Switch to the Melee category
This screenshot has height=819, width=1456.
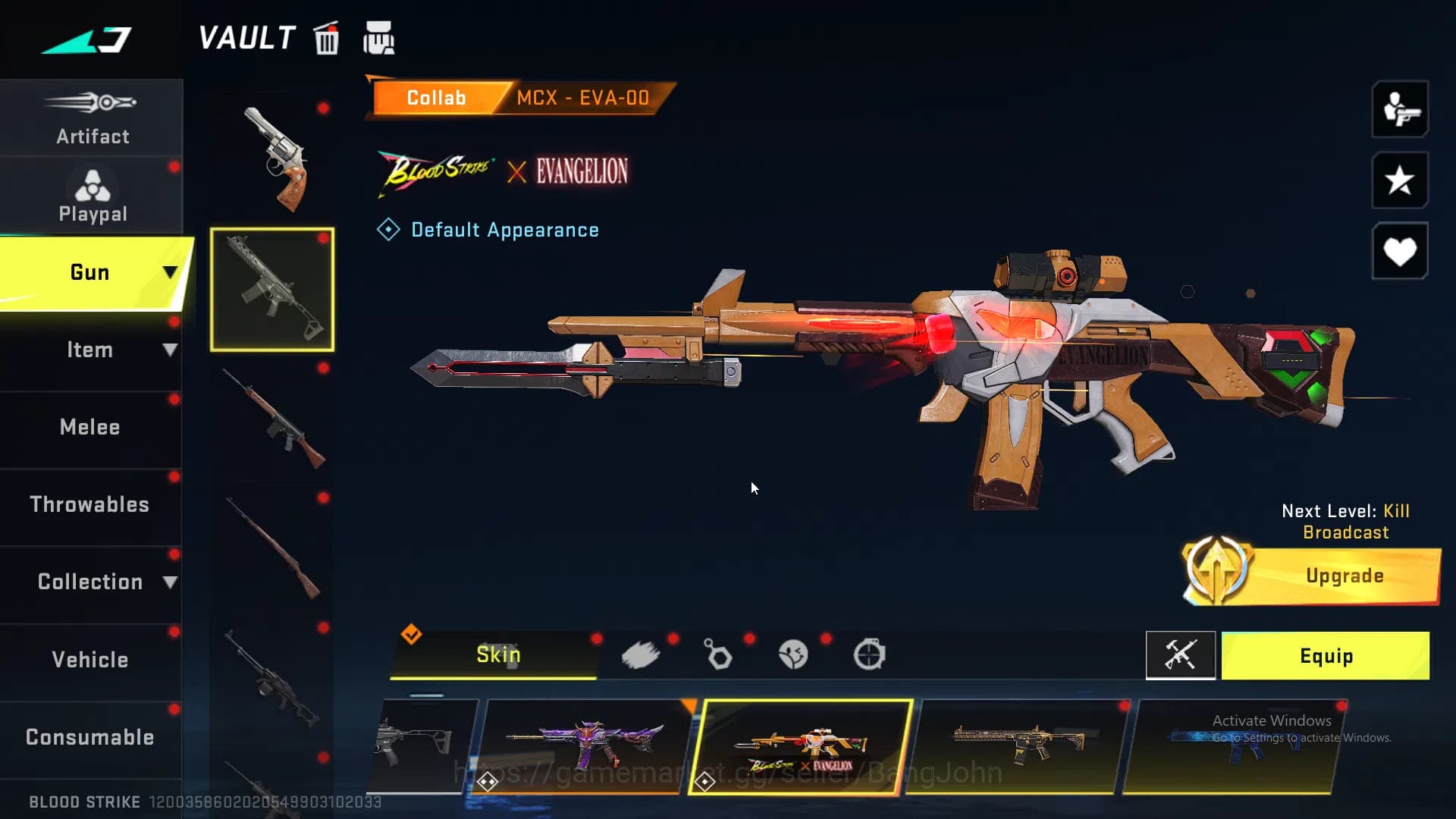pyautogui.click(x=90, y=428)
